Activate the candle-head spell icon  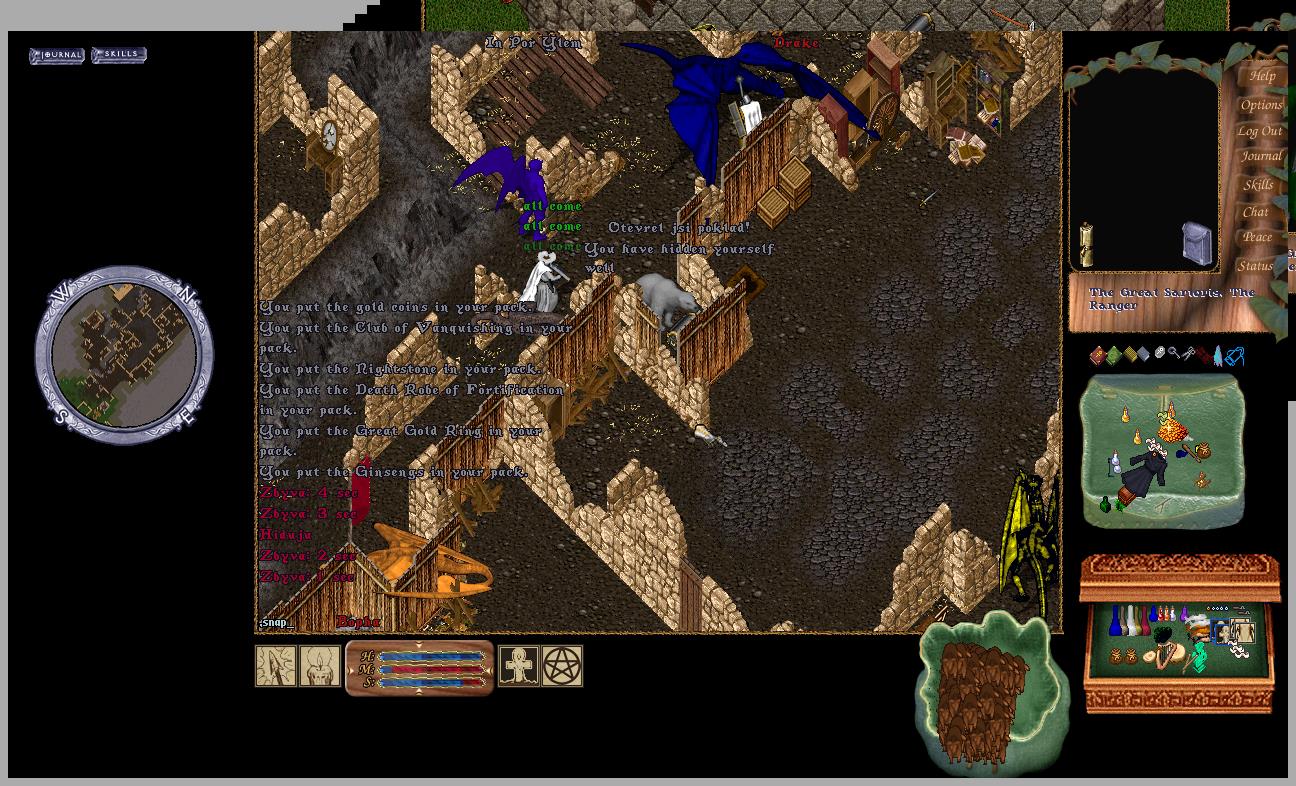click(320, 666)
